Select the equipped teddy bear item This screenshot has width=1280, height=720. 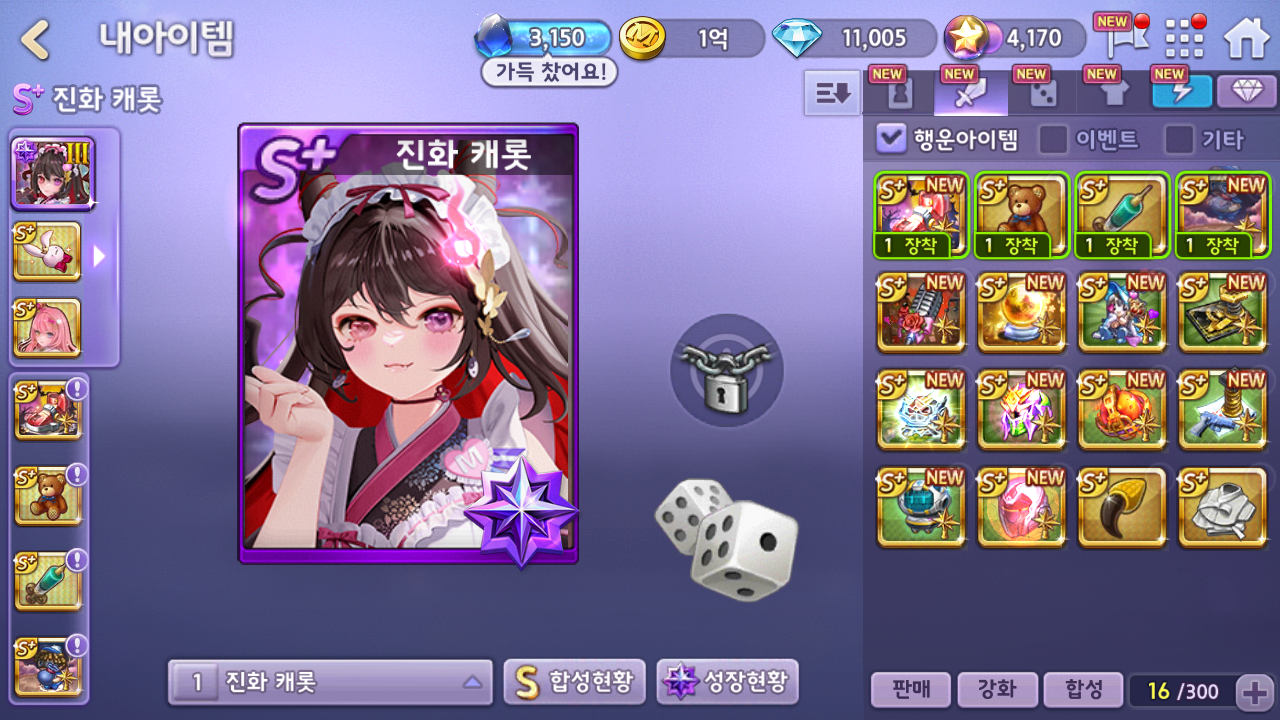[x=1022, y=215]
